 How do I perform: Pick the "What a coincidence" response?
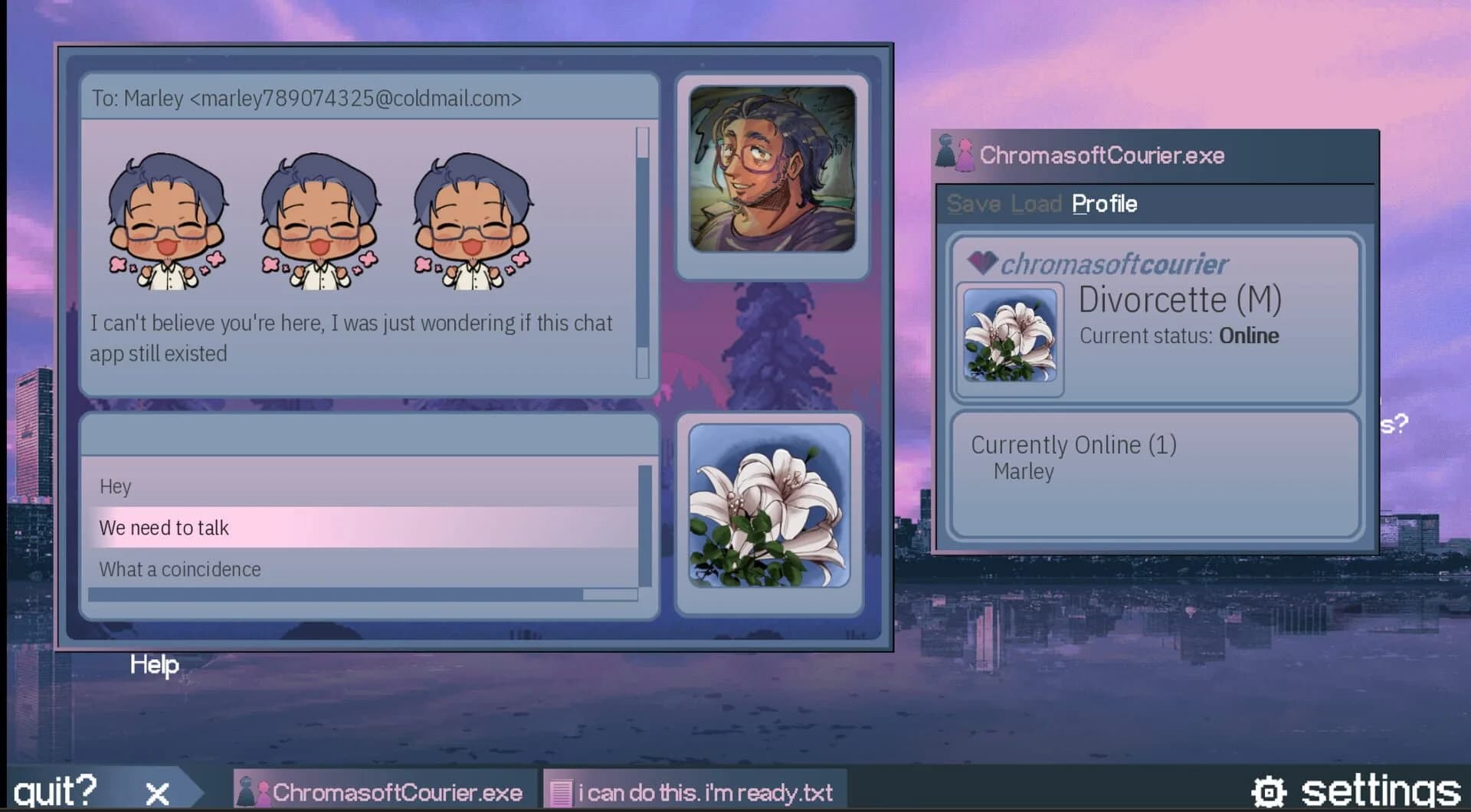pos(179,569)
